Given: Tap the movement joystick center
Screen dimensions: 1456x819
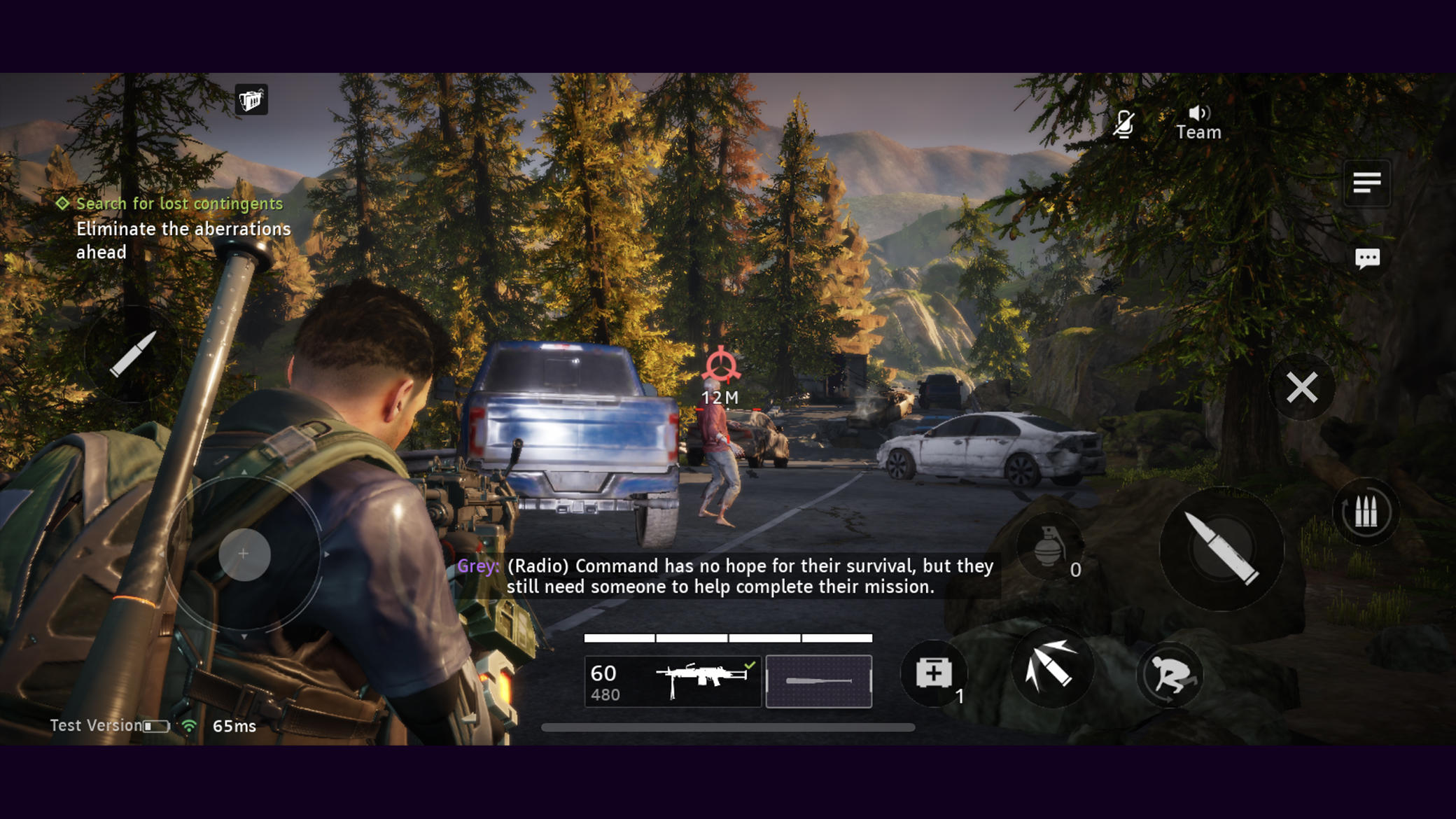Looking at the screenshot, I should tap(243, 554).
